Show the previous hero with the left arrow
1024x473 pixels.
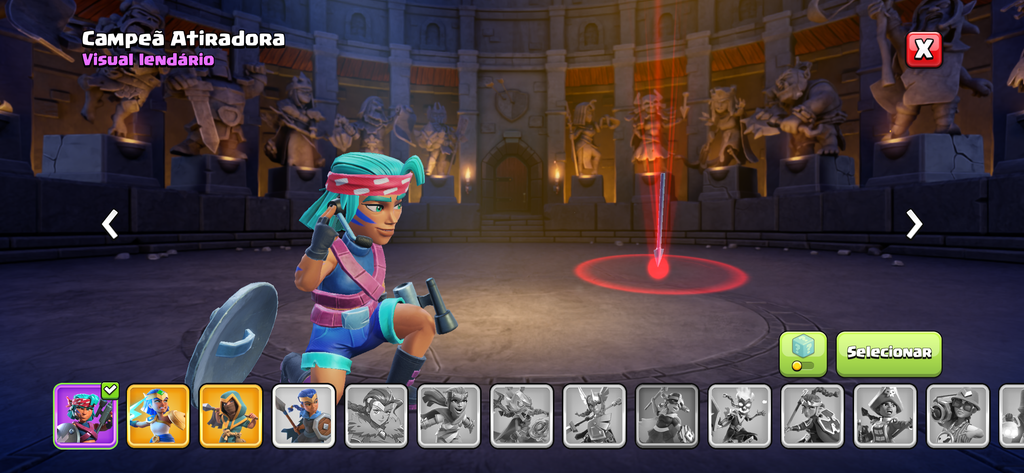pyautogui.click(x=110, y=224)
